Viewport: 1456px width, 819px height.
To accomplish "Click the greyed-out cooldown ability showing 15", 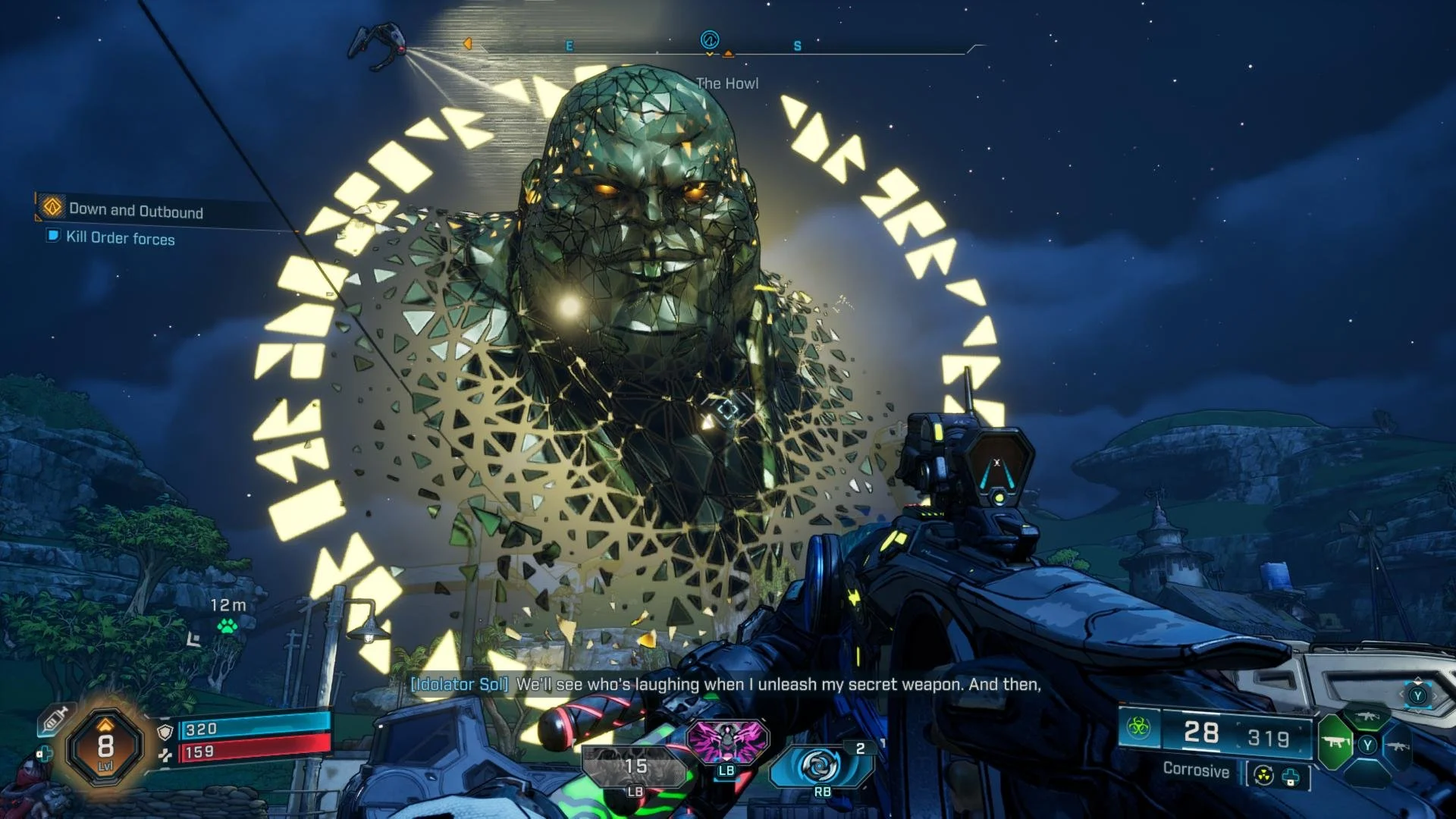I will coord(635,767).
